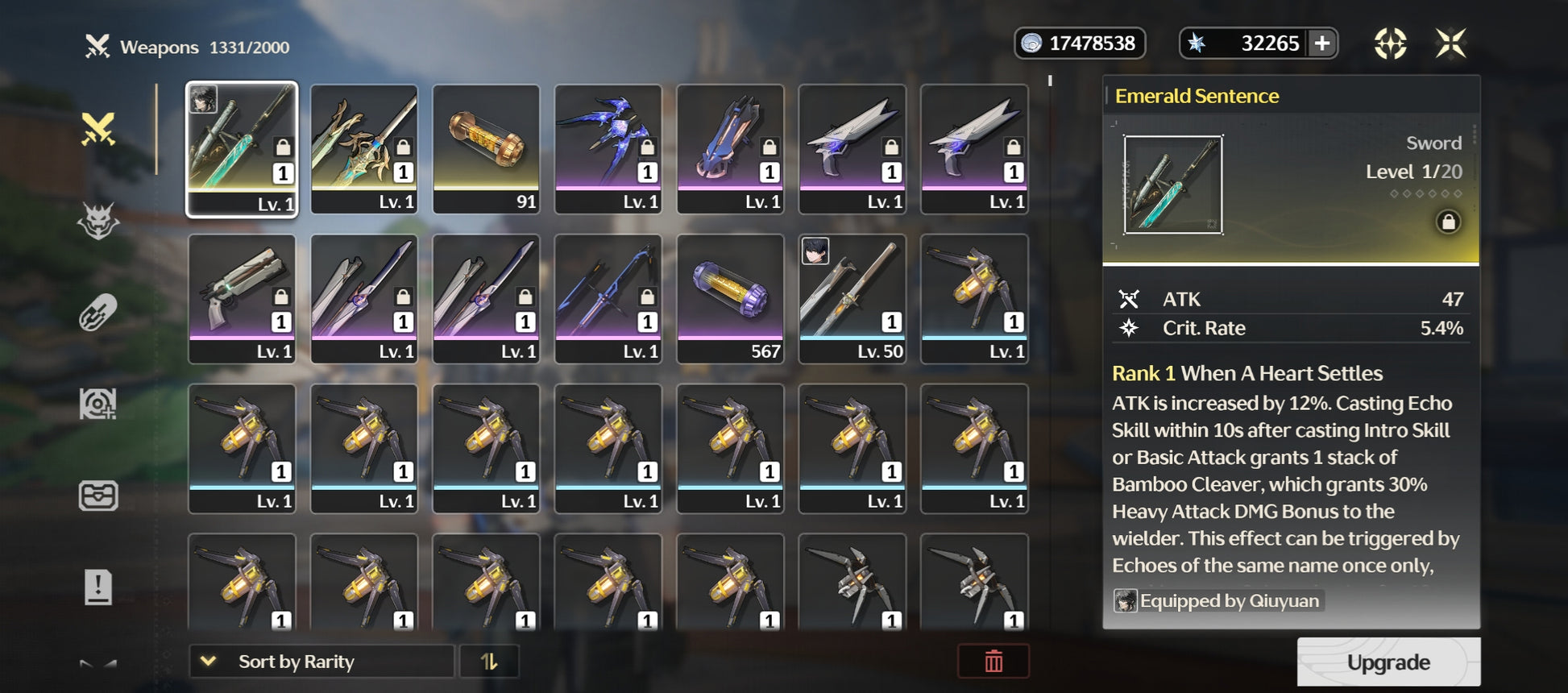The width and height of the screenshot is (1568, 693).
Task: Choose the Lv. 50 sword slot
Action: 852,298
